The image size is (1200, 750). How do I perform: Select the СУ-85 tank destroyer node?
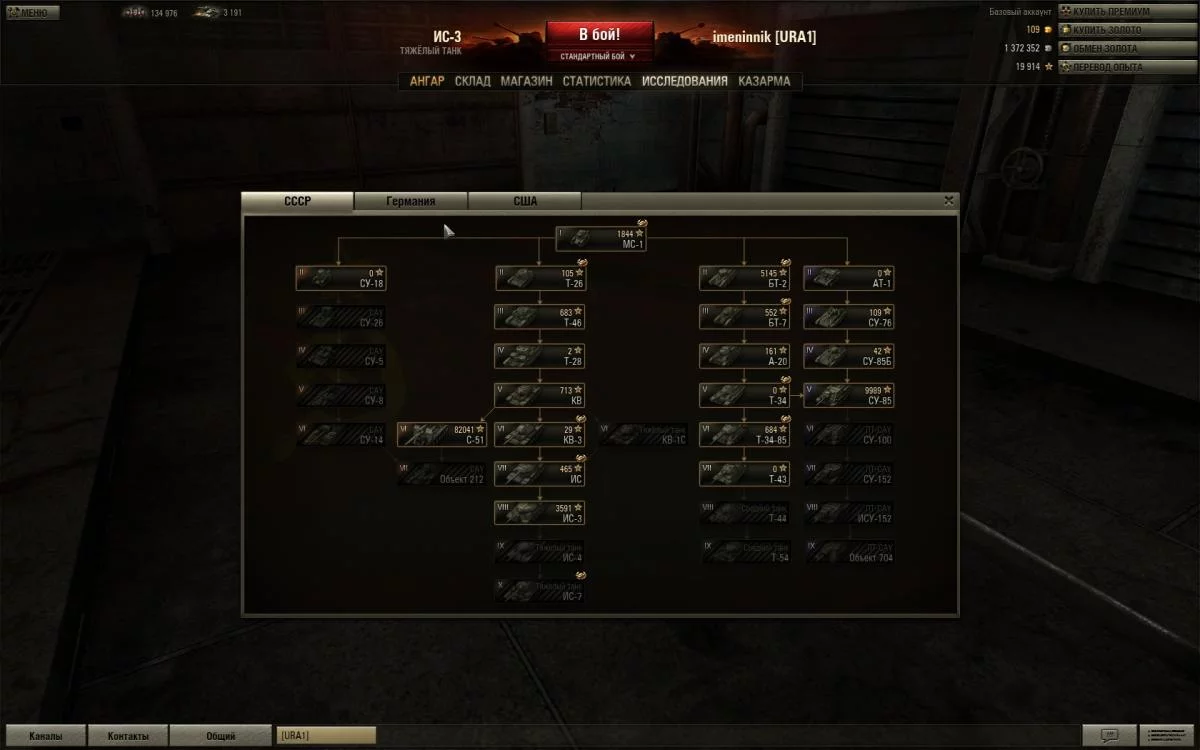(x=848, y=395)
